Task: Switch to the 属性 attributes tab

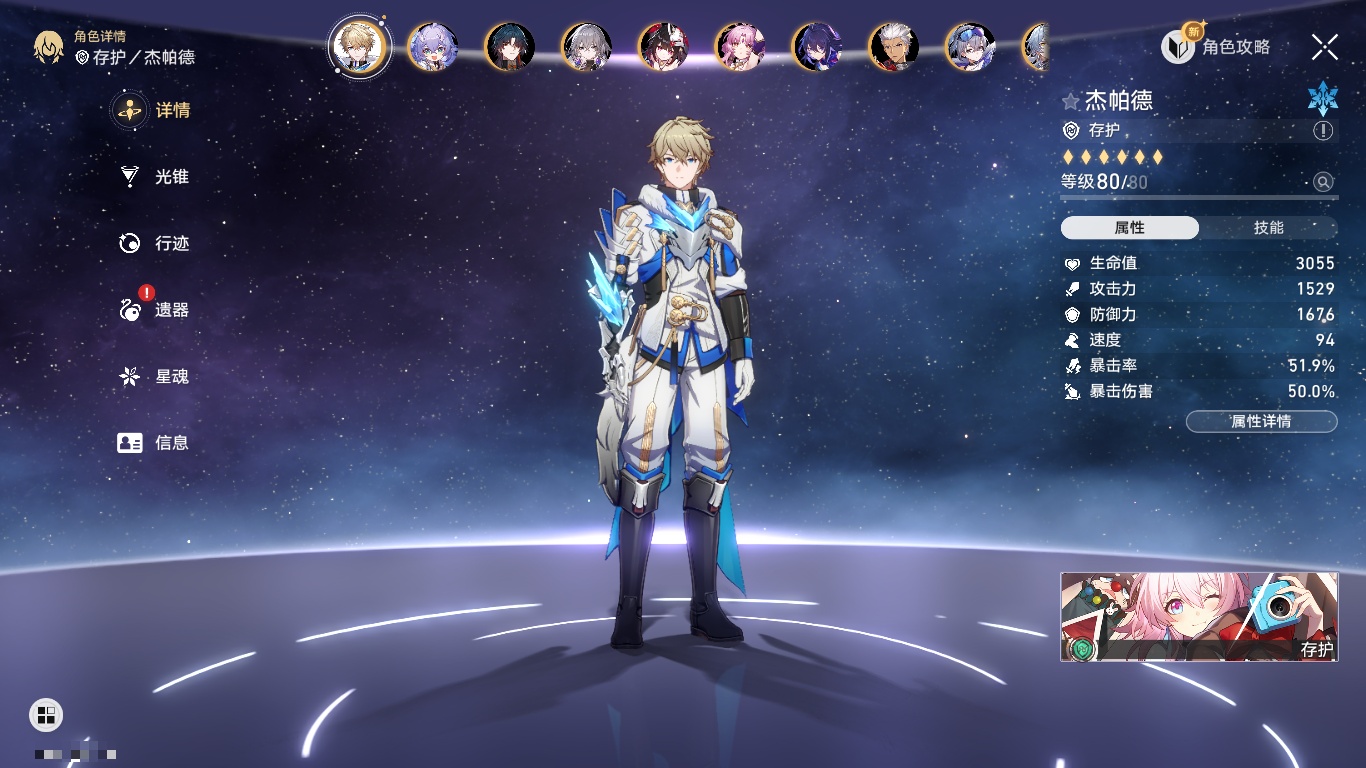Action: [1130, 228]
